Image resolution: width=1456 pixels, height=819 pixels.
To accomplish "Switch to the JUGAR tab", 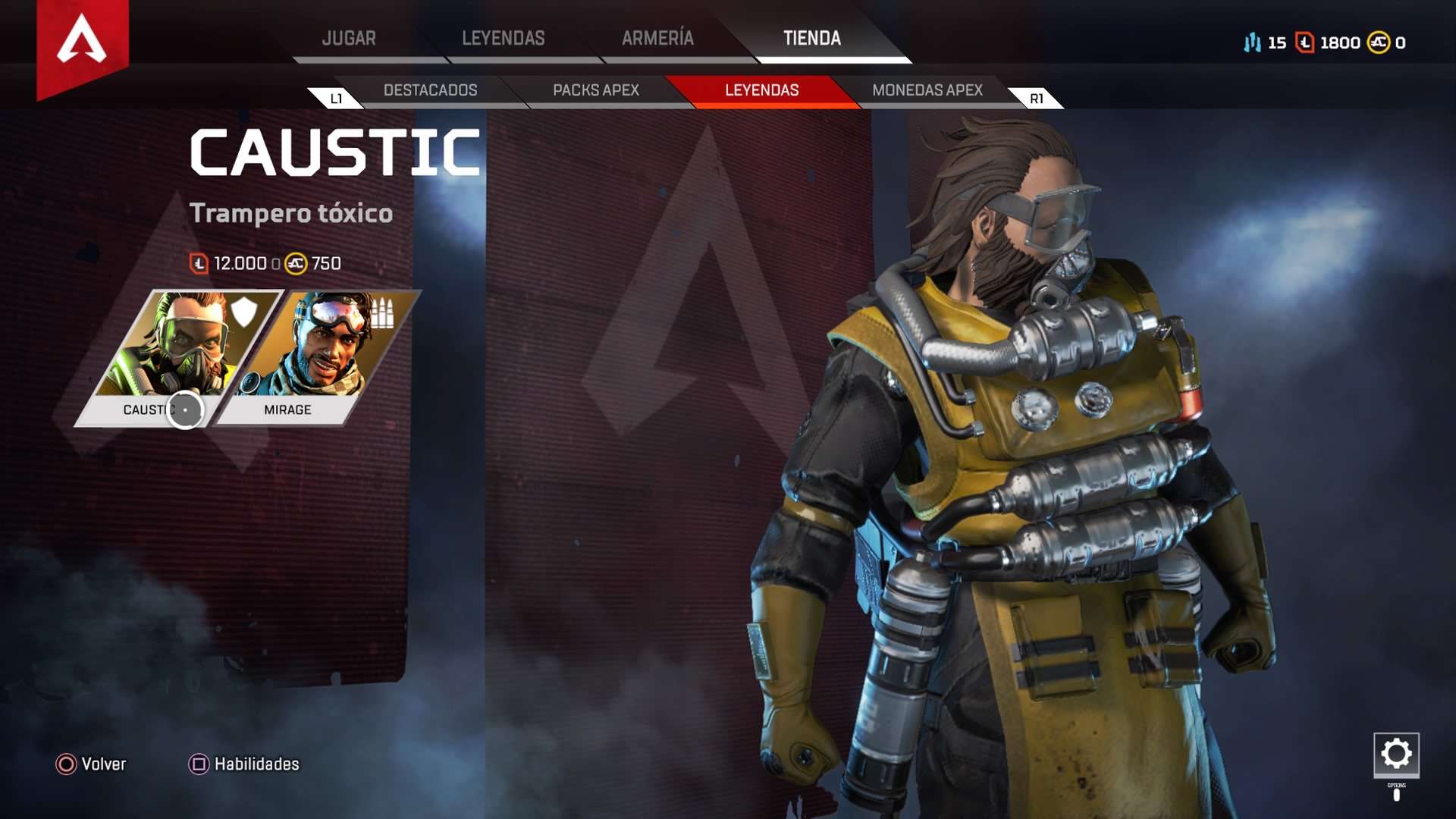I will point(349,39).
